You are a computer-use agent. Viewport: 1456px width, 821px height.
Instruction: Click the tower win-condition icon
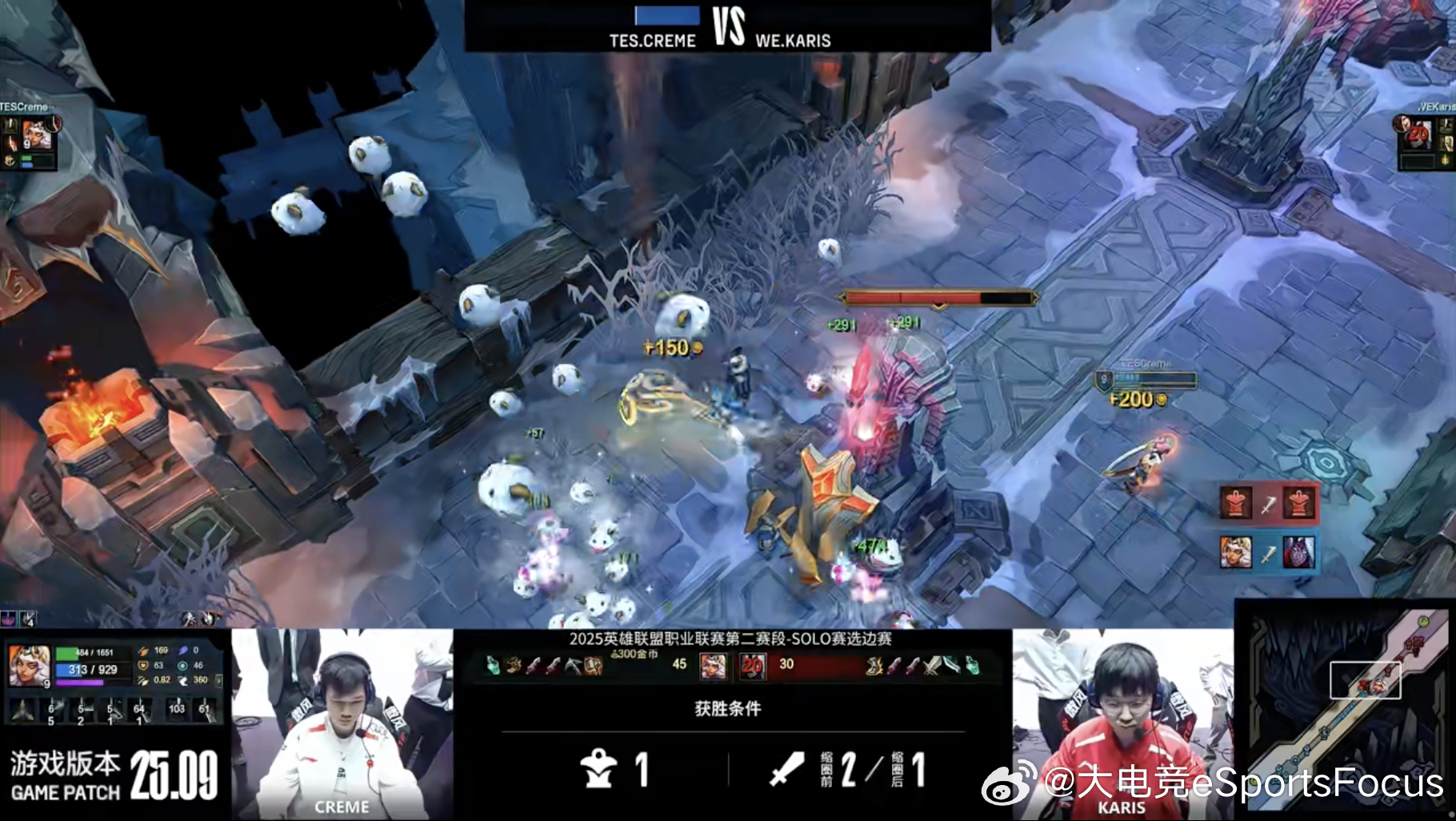click(x=598, y=770)
